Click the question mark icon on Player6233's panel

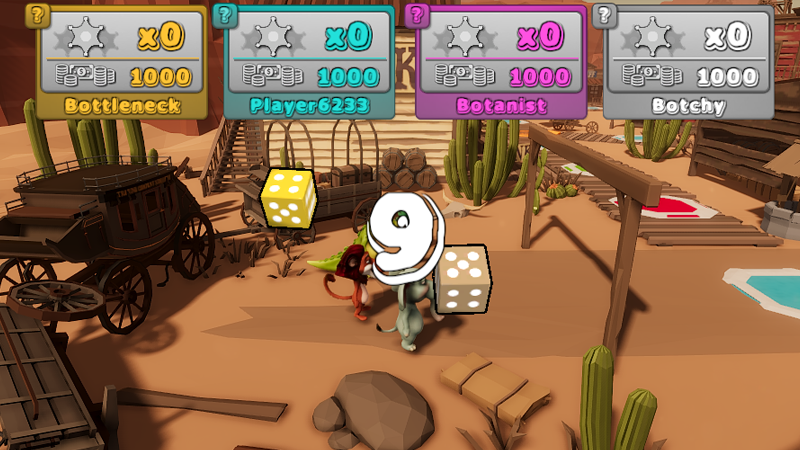[227, 15]
